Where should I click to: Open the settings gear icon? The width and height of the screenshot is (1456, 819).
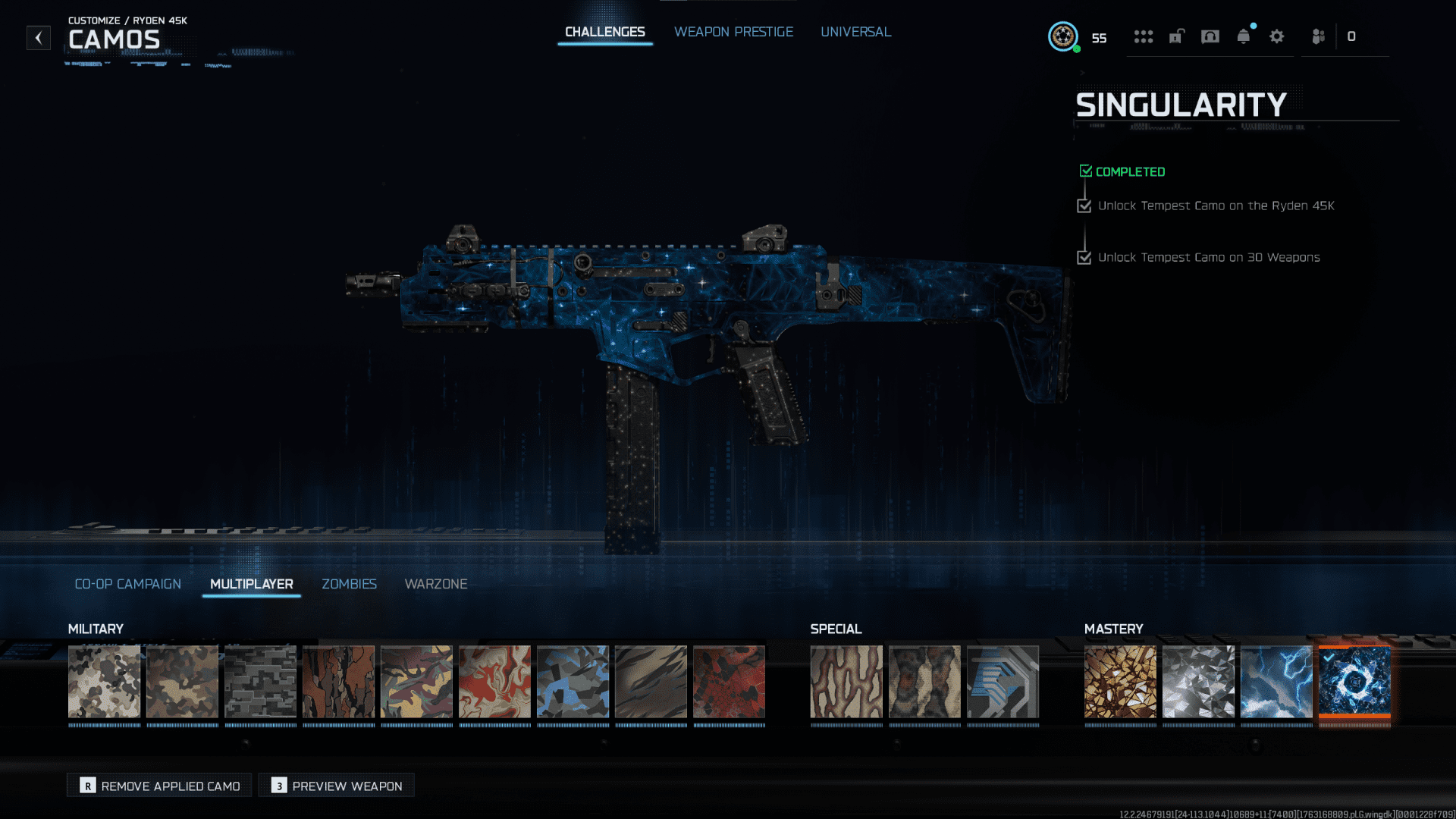pyautogui.click(x=1277, y=36)
